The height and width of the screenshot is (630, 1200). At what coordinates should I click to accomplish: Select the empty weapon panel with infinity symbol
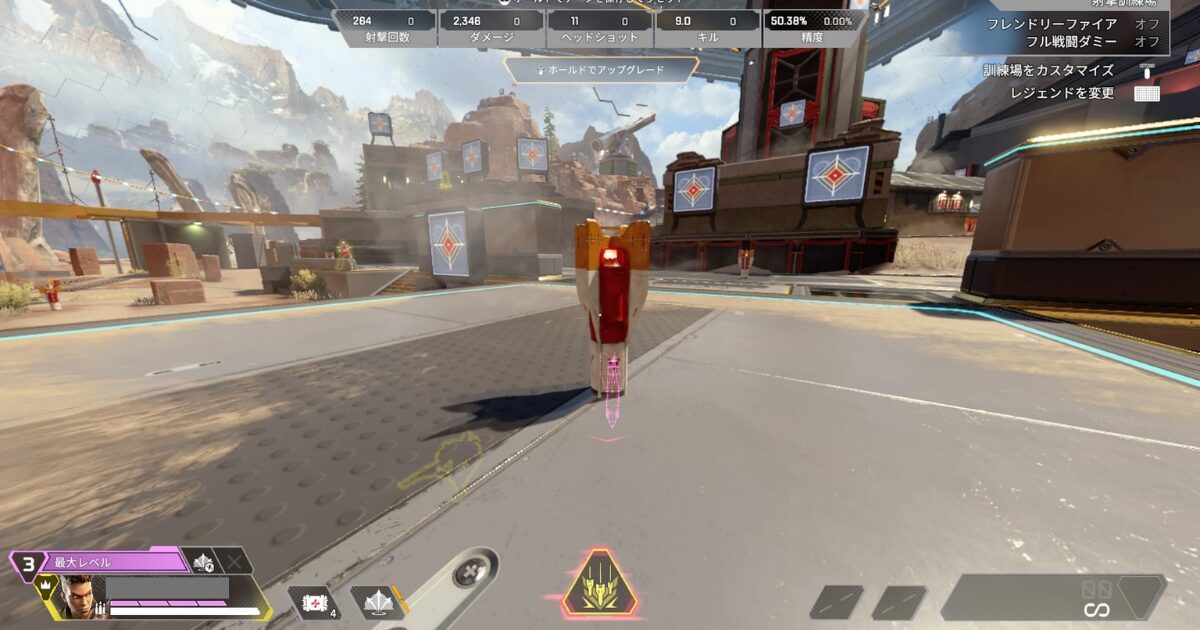[1052, 597]
